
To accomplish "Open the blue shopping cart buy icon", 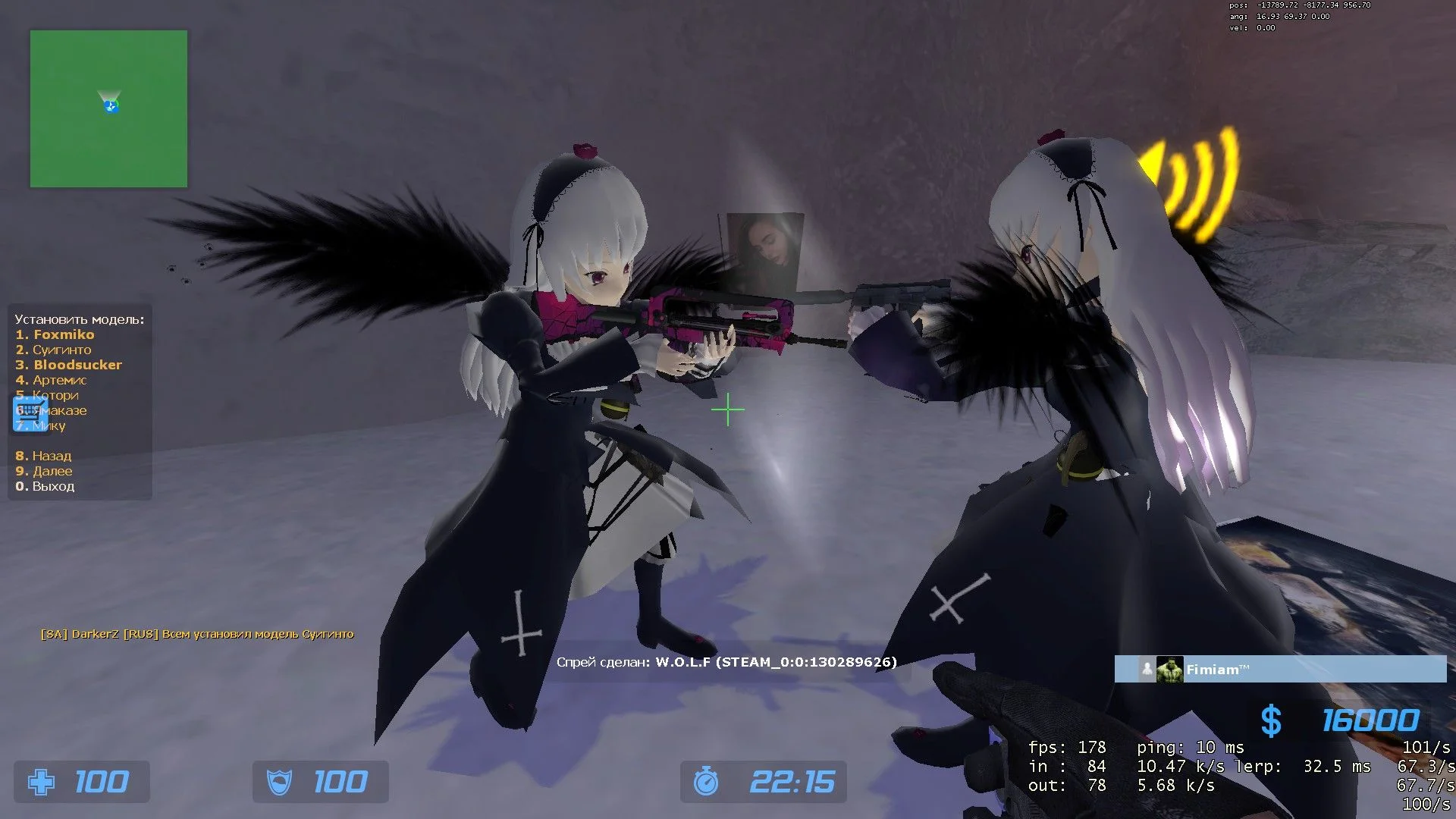I will 29,413.
